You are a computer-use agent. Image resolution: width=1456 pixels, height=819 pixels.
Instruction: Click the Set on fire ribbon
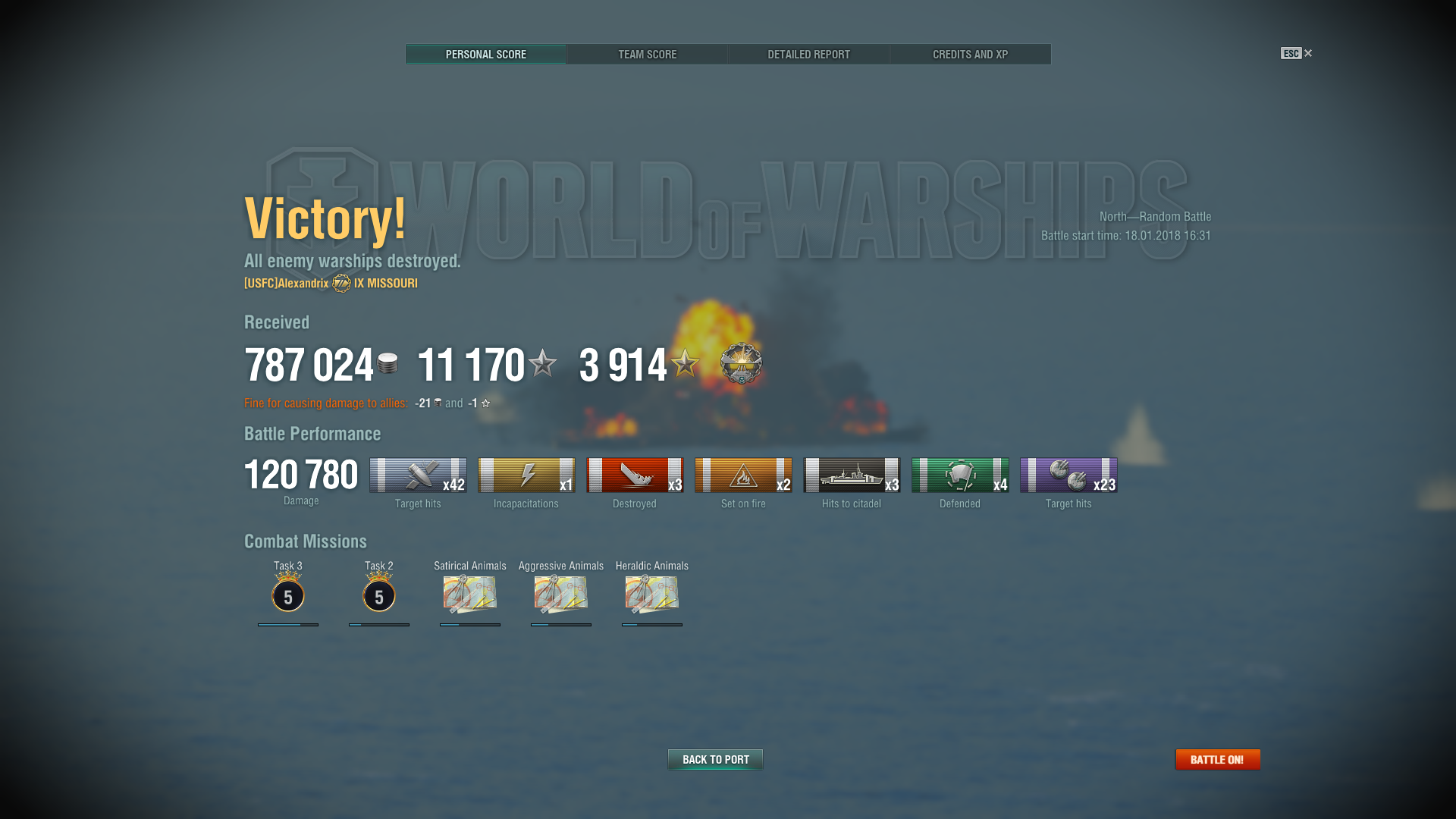click(x=743, y=475)
